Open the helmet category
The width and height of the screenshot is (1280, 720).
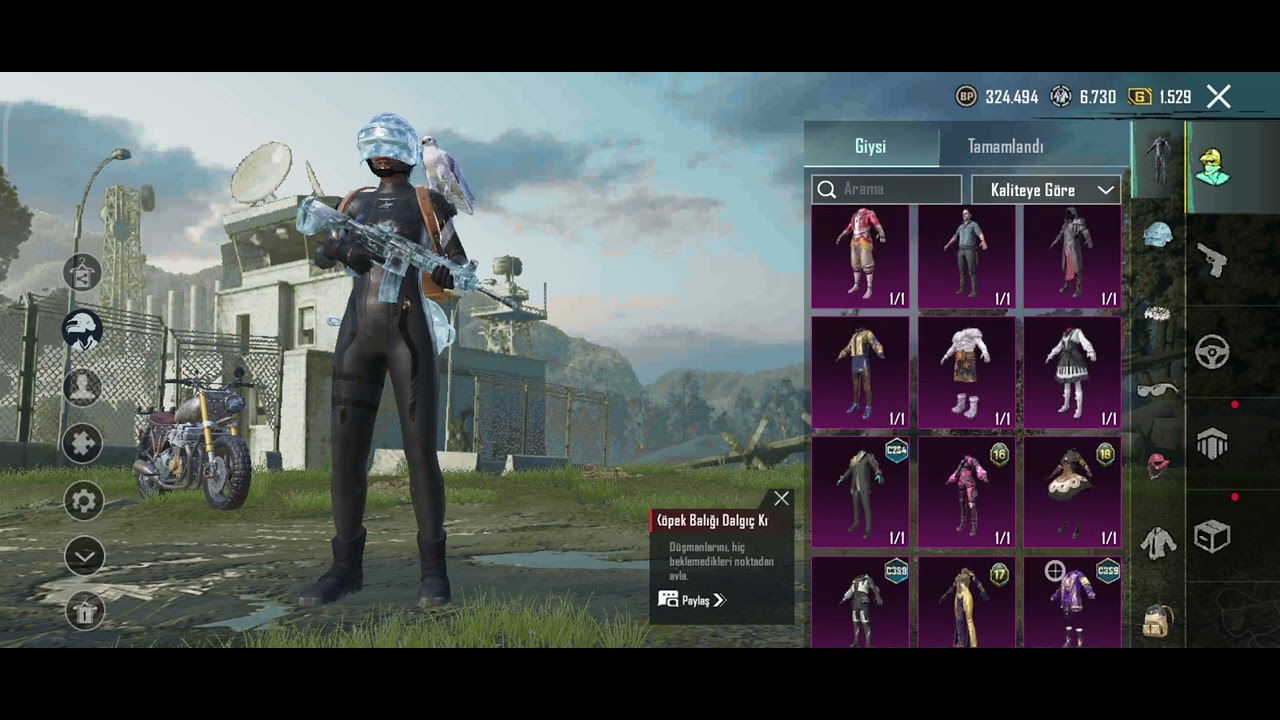[1158, 236]
